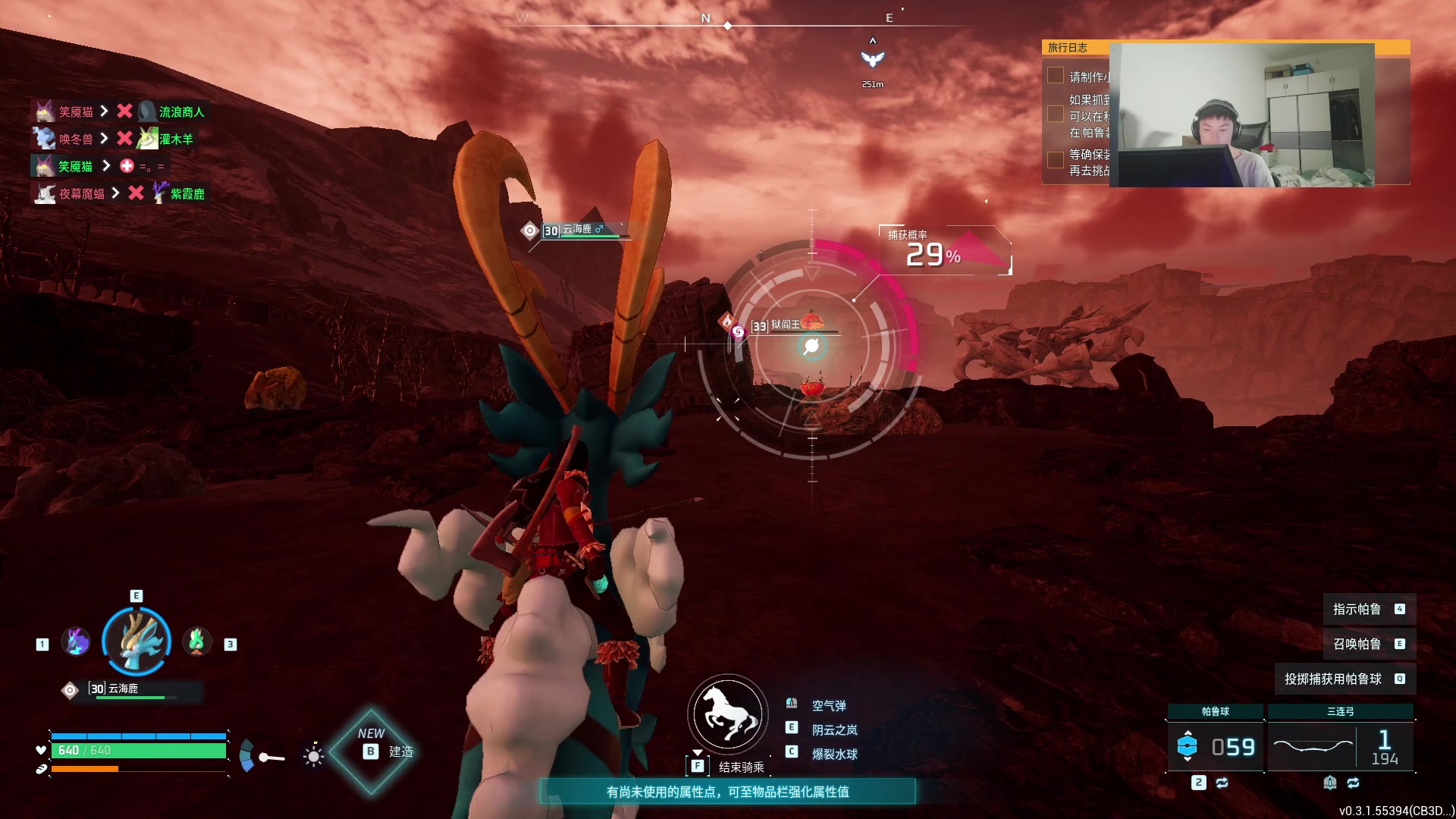
Task: Trigger the 爆裂水球 skill
Action: (x=834, y=754)
